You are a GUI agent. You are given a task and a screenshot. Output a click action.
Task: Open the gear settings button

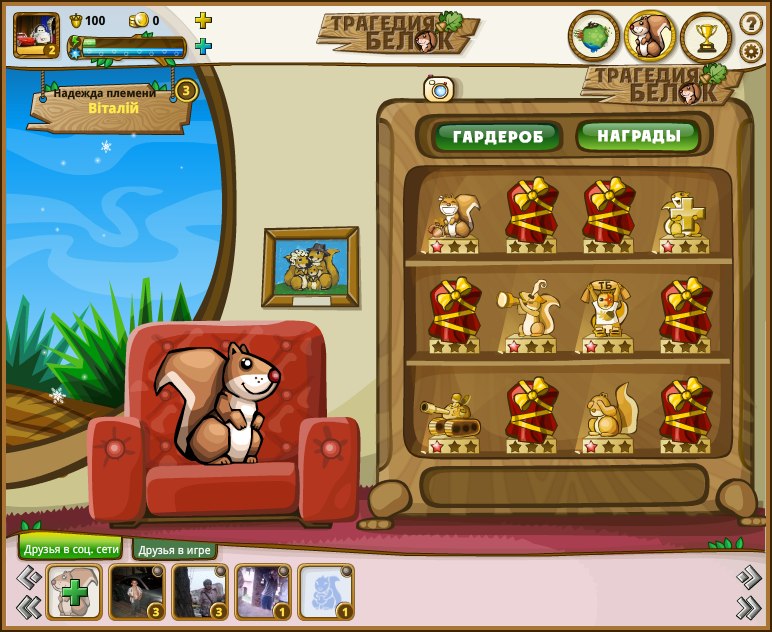click(x=751, y=51)
